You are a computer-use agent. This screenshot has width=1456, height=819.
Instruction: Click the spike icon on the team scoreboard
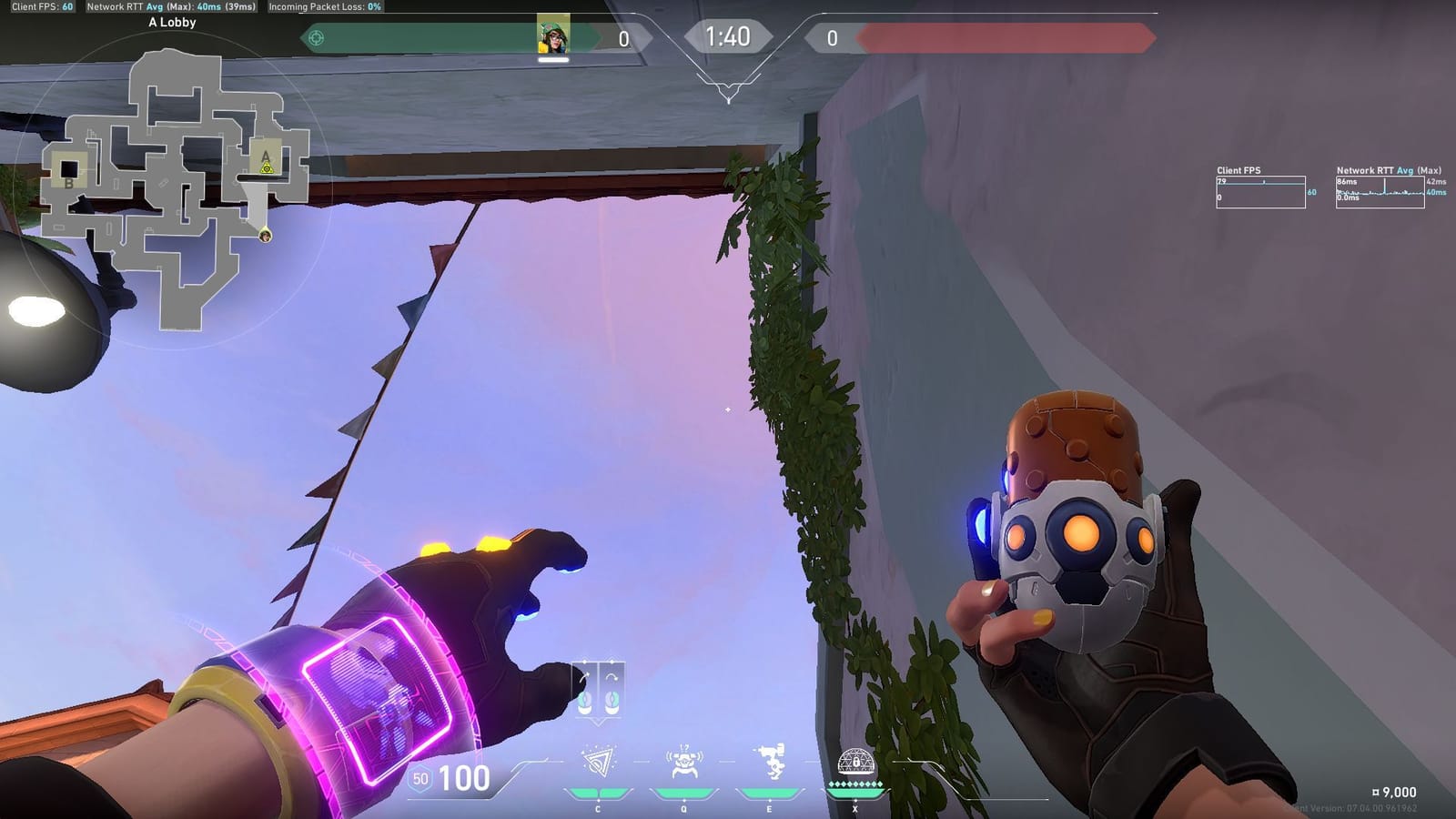point(318,38)
